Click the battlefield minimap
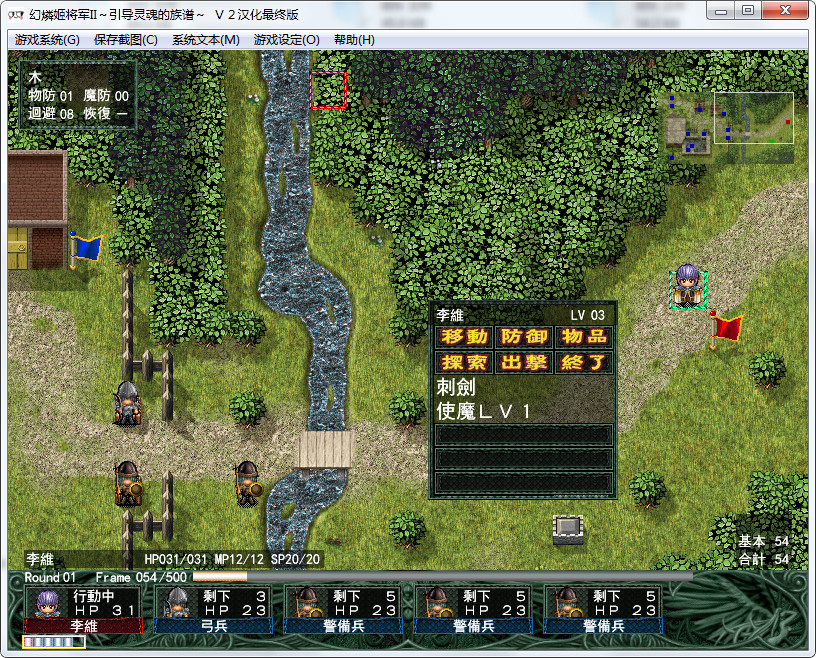Viewport: 816px width, 658px height. (x=731, y=127)
